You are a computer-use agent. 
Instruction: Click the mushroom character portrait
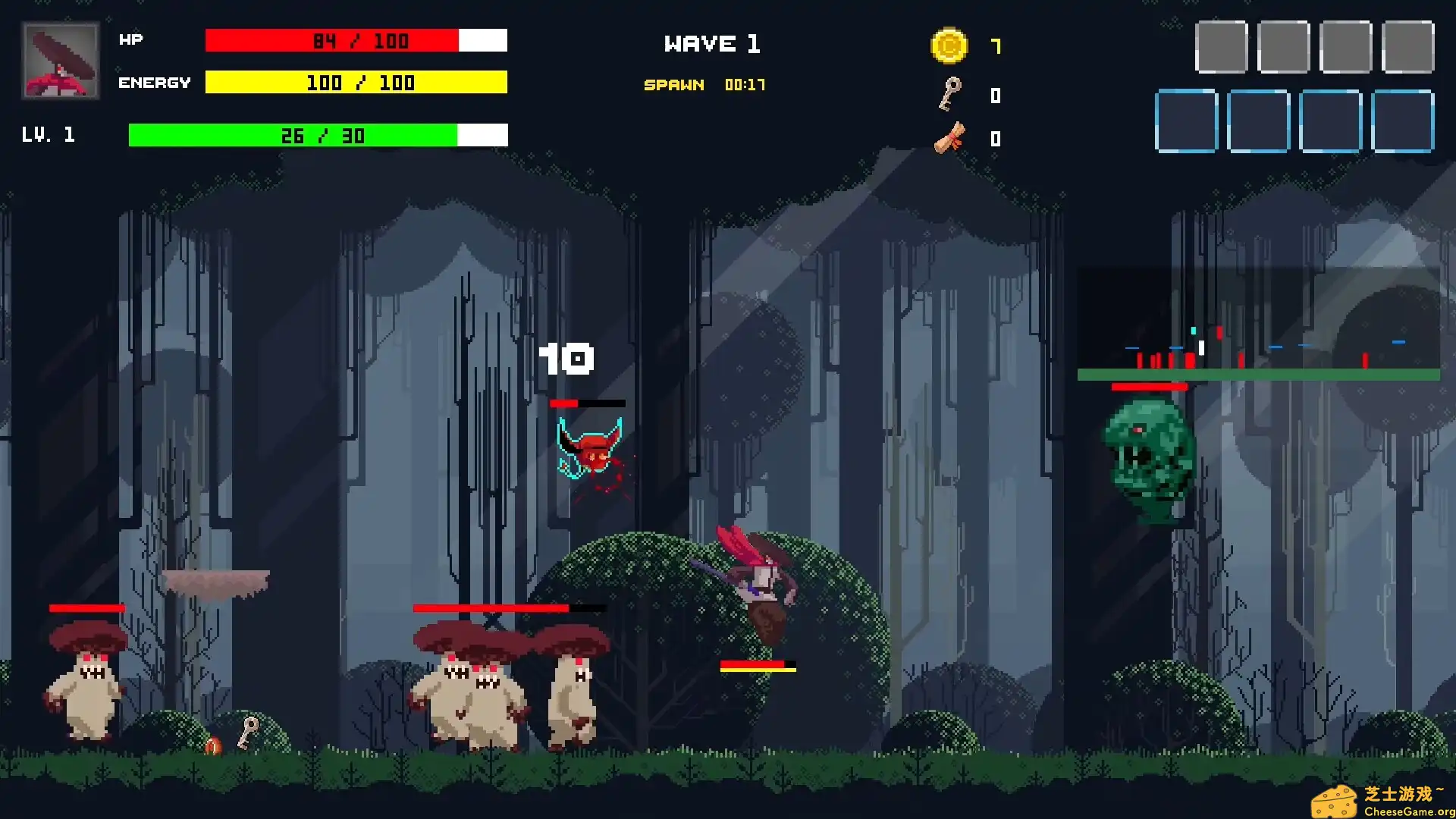coord(61,61)
